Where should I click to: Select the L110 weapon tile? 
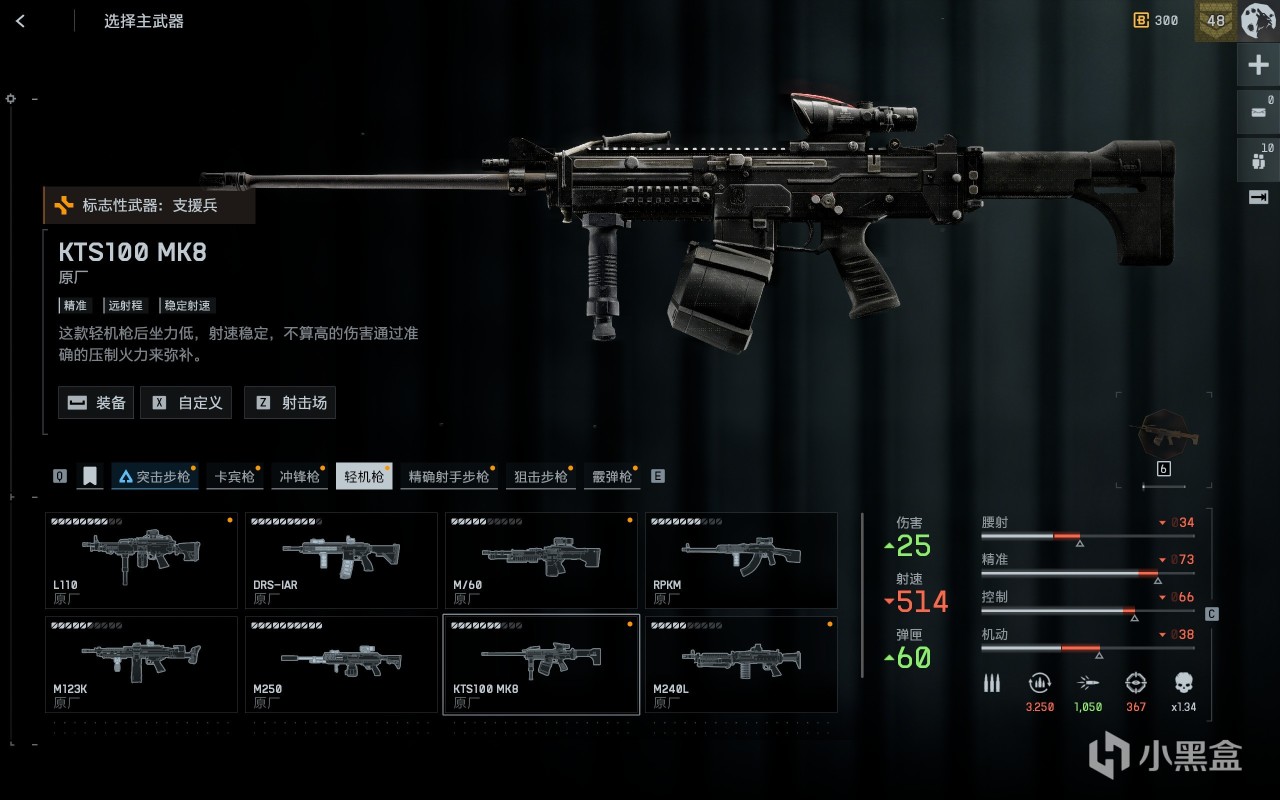click(x=141, y=560)
